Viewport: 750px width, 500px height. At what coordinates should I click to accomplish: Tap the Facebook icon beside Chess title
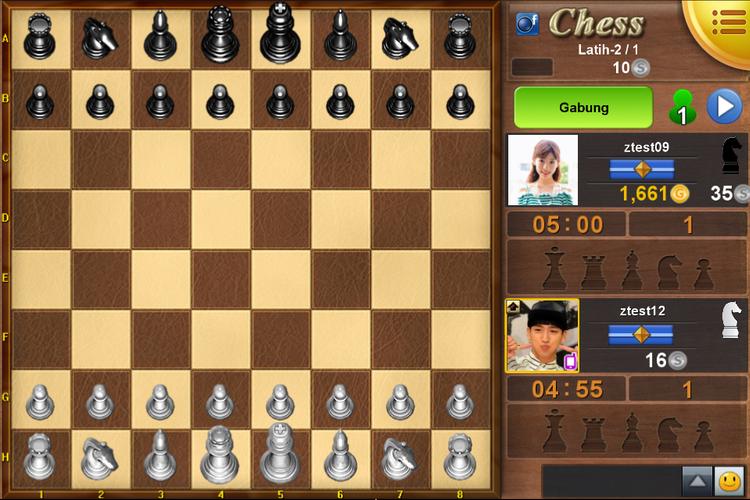[x=527, y=23]
